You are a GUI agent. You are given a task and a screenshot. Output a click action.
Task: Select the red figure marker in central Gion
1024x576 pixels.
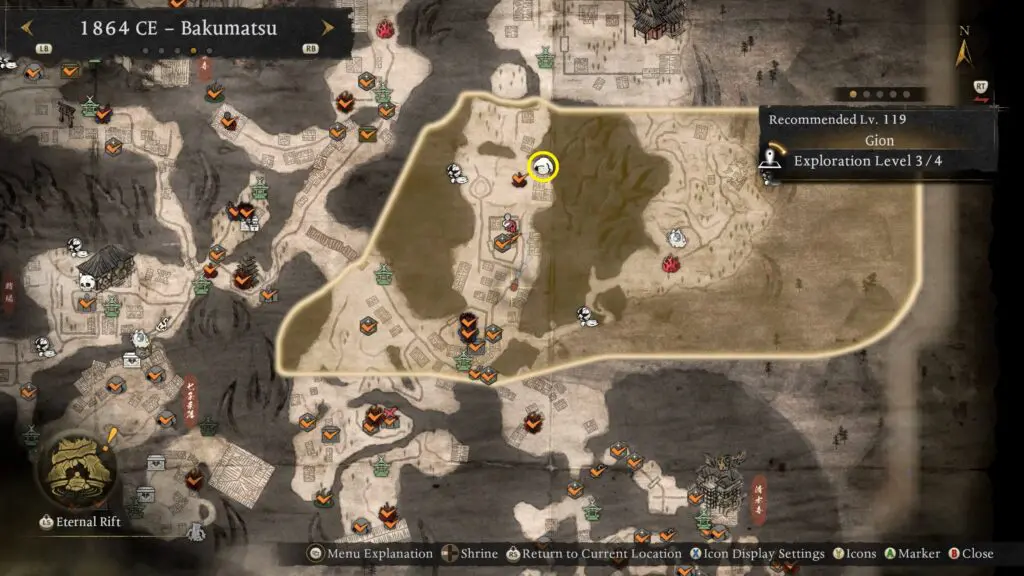coord(510,222)
